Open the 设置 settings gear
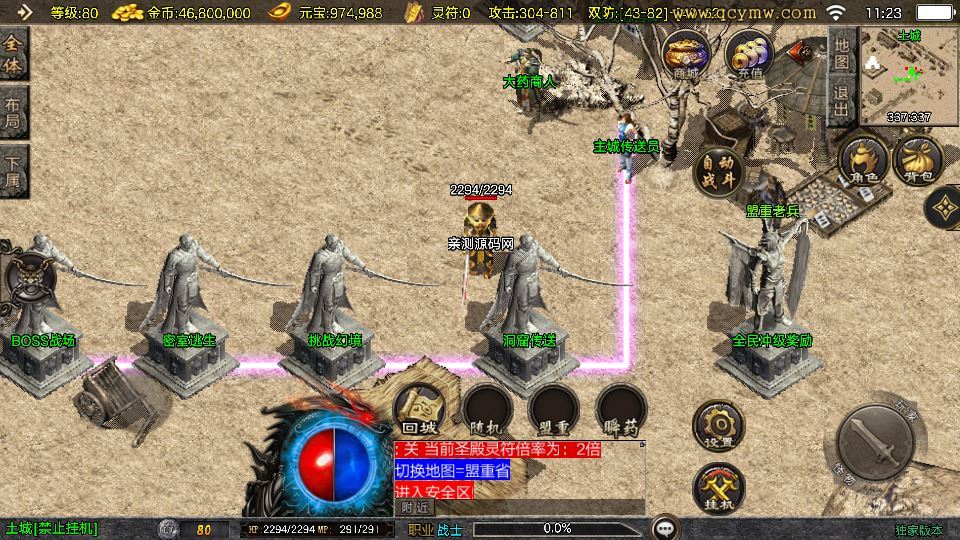This screenshot has width=960, height=540. pyautogui.click(x=718, y=424)
